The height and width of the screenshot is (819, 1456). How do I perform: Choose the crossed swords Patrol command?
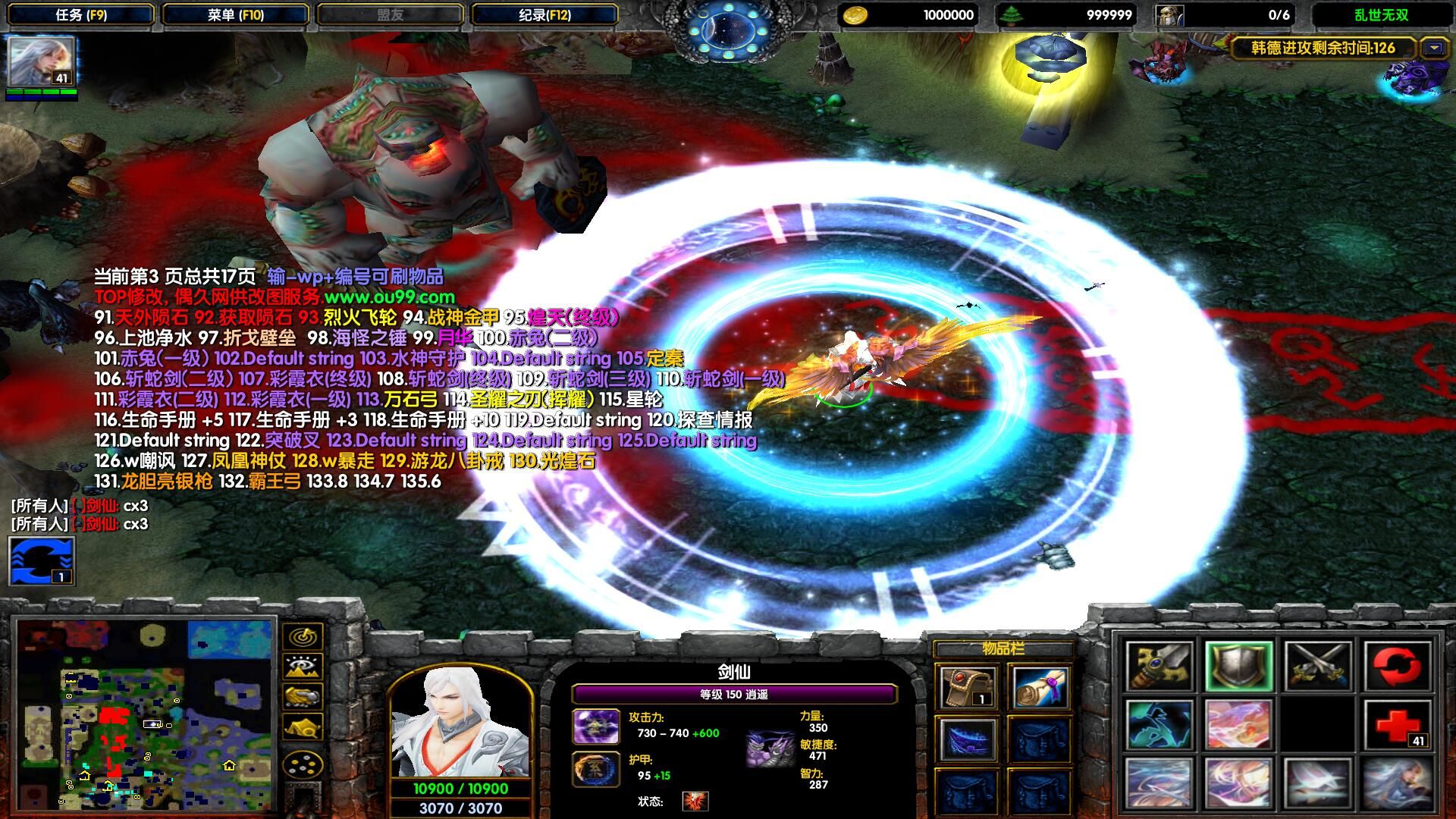coord(1317,665)
